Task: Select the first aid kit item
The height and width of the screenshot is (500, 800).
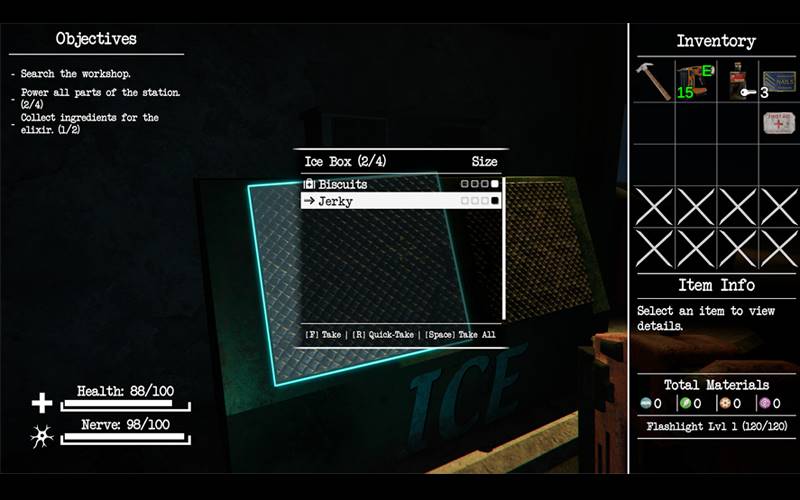Action: pyautogui.click(x=779, y=123)
